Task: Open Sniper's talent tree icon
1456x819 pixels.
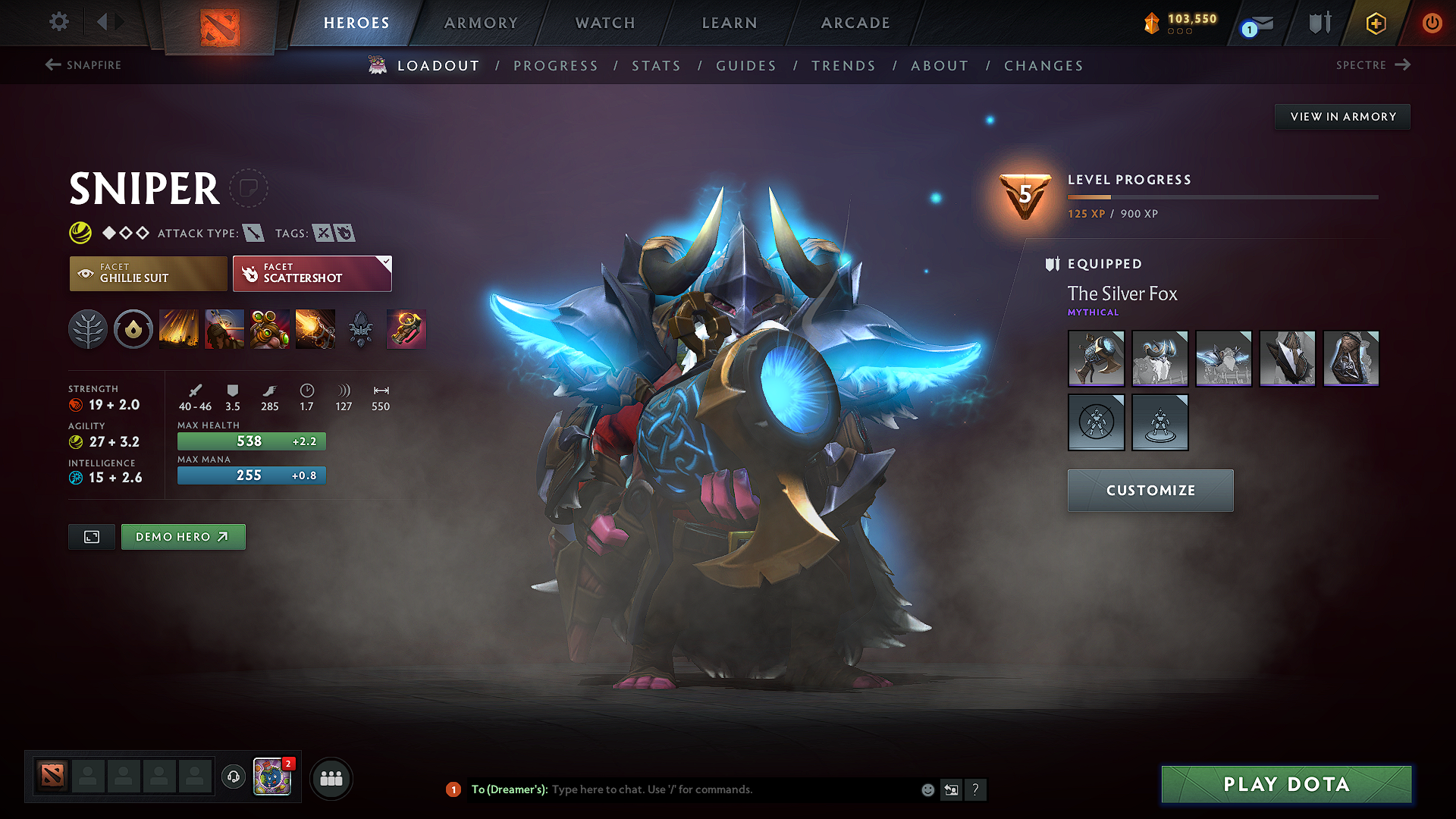Action: (x=88, y=329)
